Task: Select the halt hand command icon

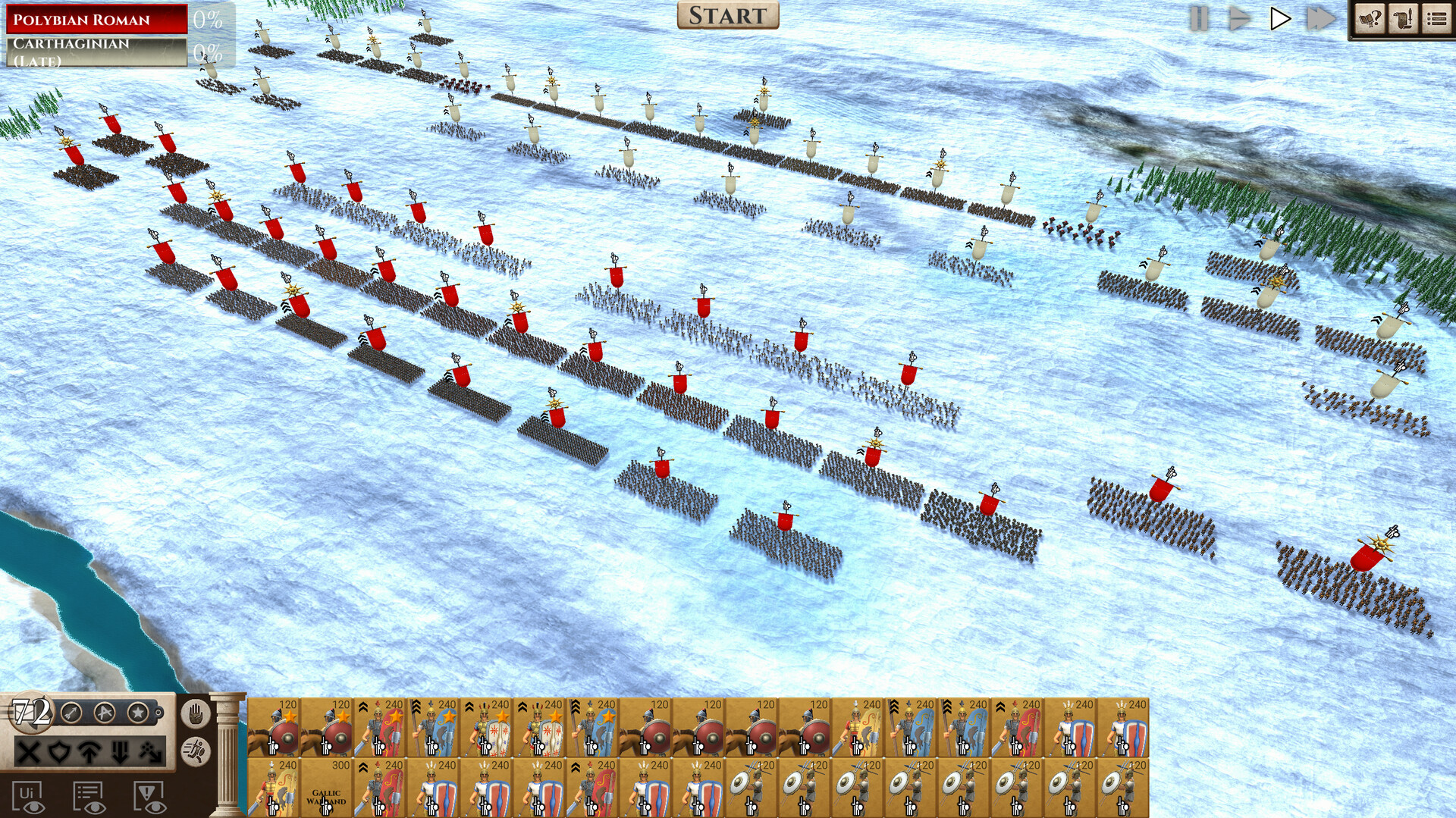Action: [x=196, y=714]
